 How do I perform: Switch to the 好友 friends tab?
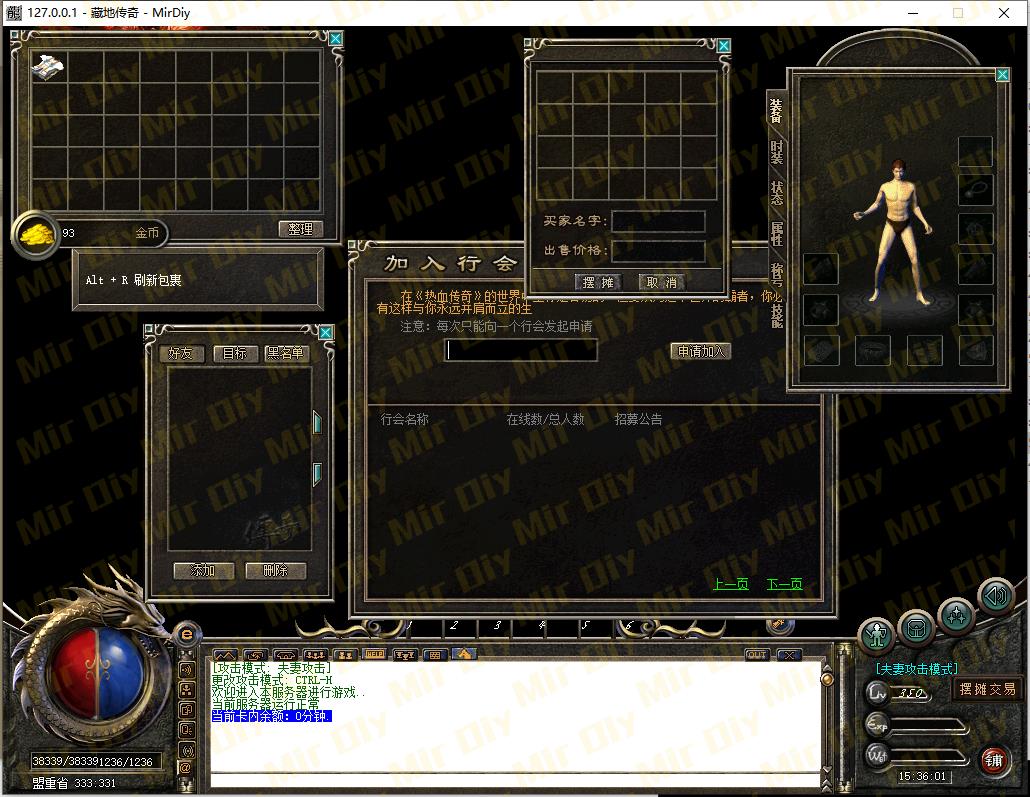click(x=181, y=353)
